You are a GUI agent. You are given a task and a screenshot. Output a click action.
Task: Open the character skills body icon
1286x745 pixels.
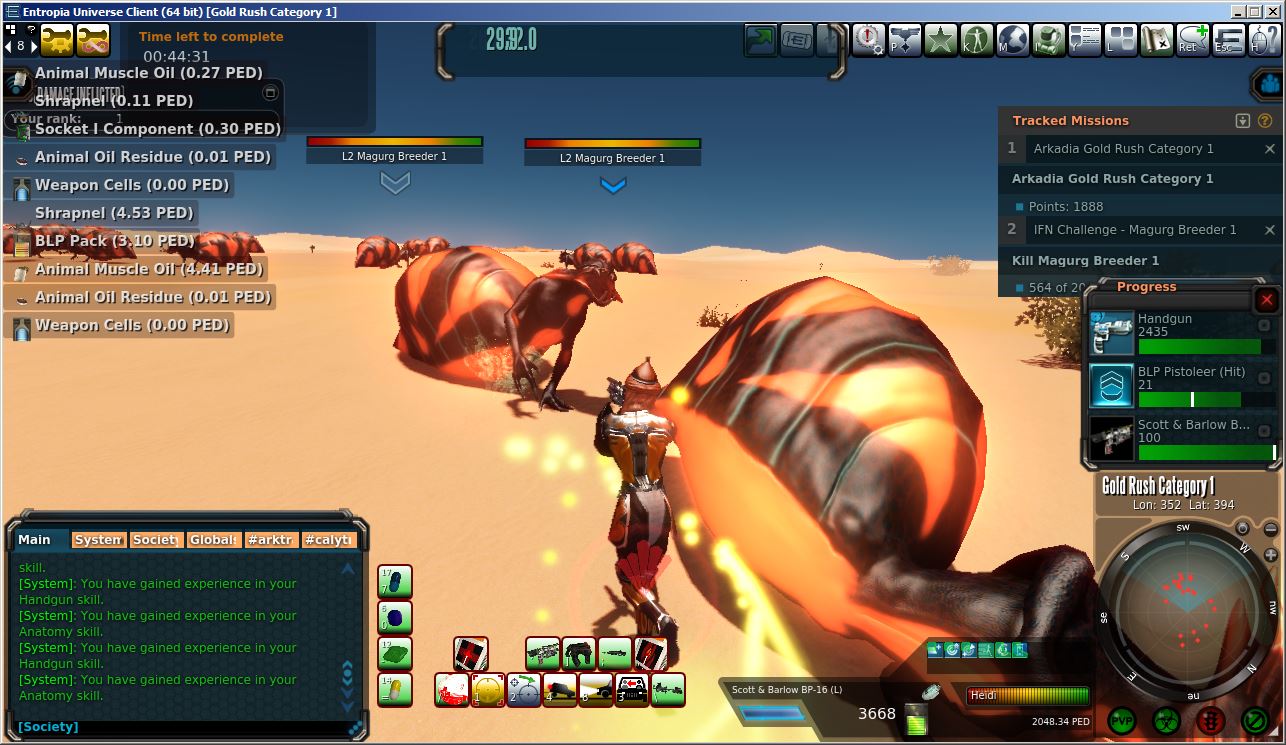point(977,41)
